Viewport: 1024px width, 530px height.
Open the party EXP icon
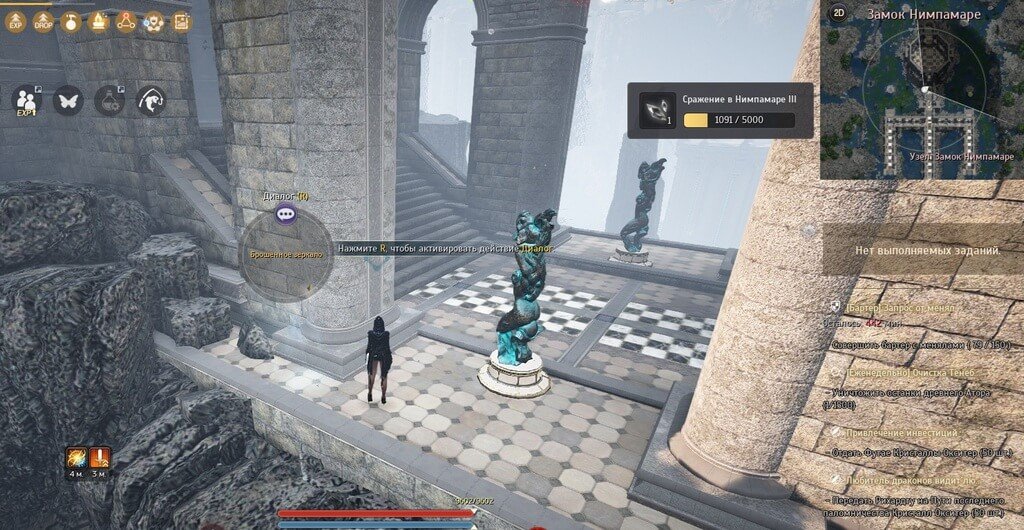pos(25,100)
